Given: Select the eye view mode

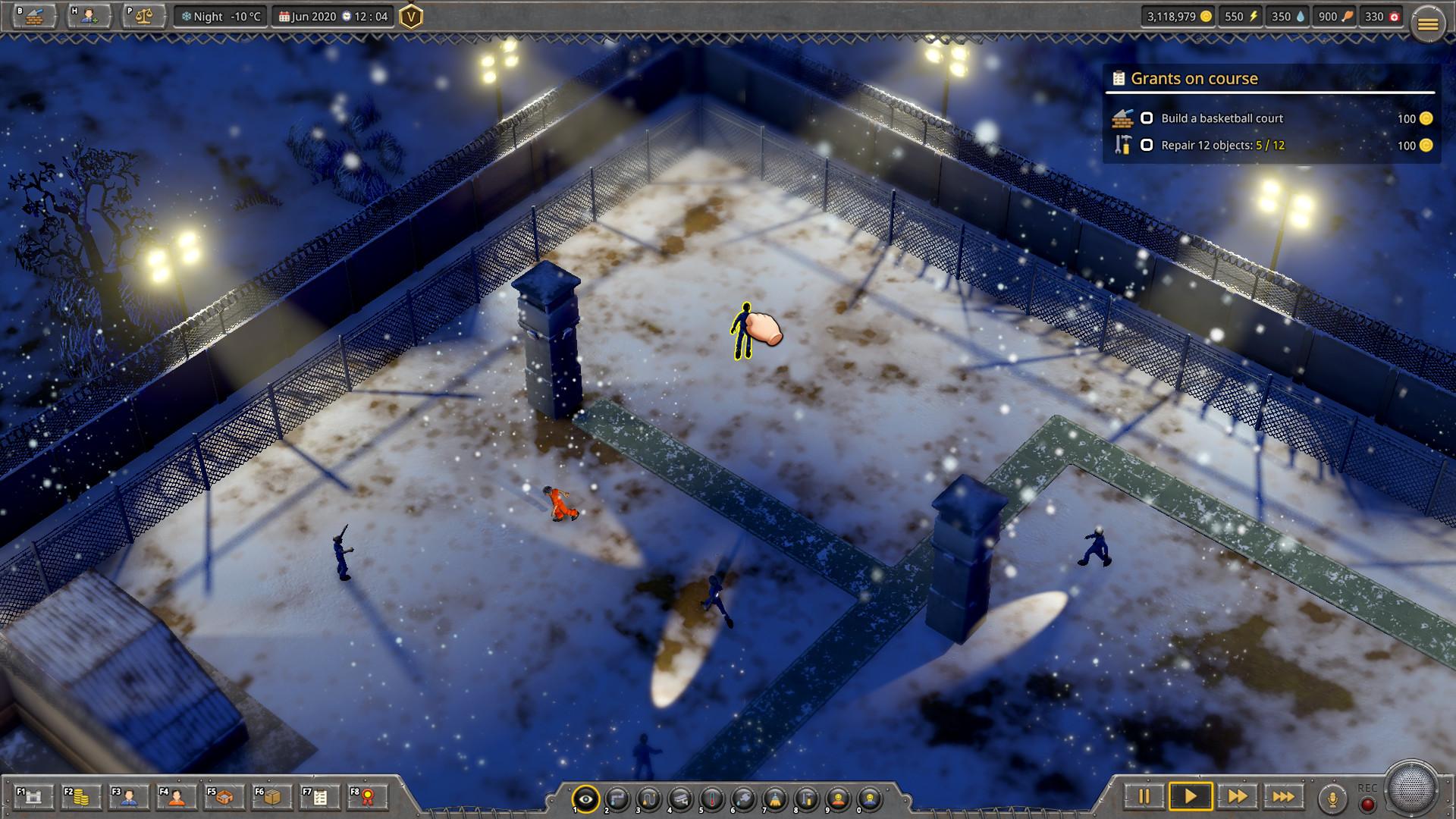Looking at the screenshot, I should (585, 799).
